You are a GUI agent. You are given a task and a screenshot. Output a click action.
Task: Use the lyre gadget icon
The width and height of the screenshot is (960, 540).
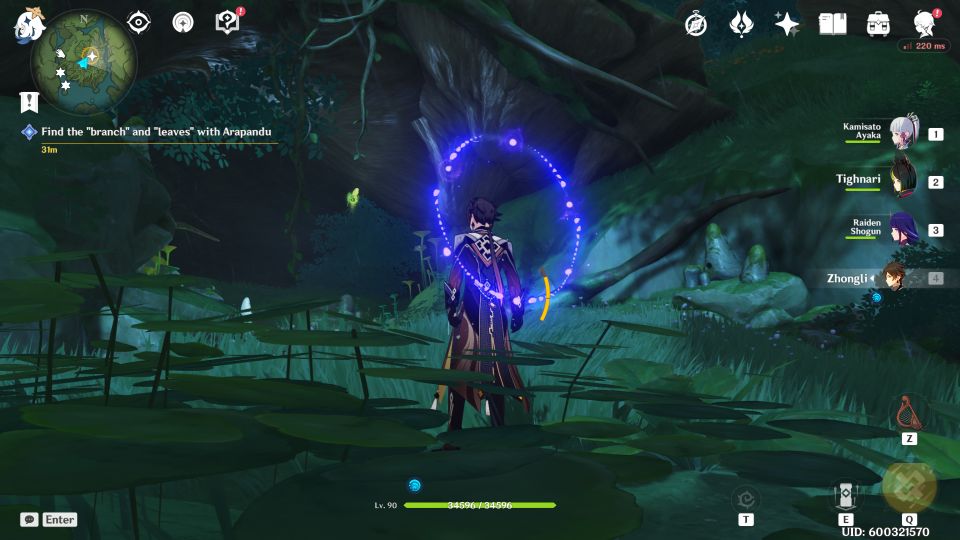click(x=908, y=411)
